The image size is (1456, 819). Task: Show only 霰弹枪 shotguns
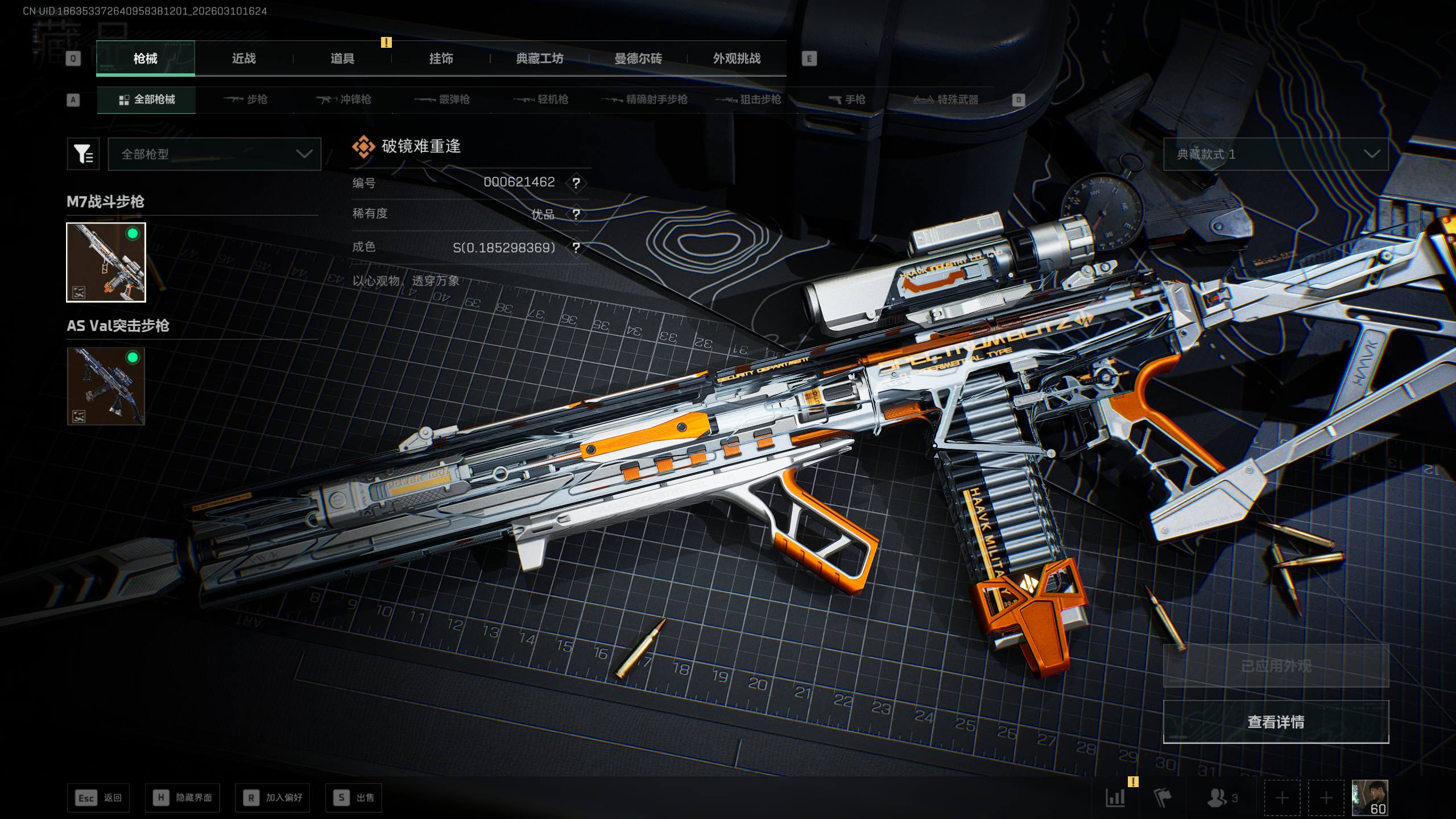click(x=442, y=100)
